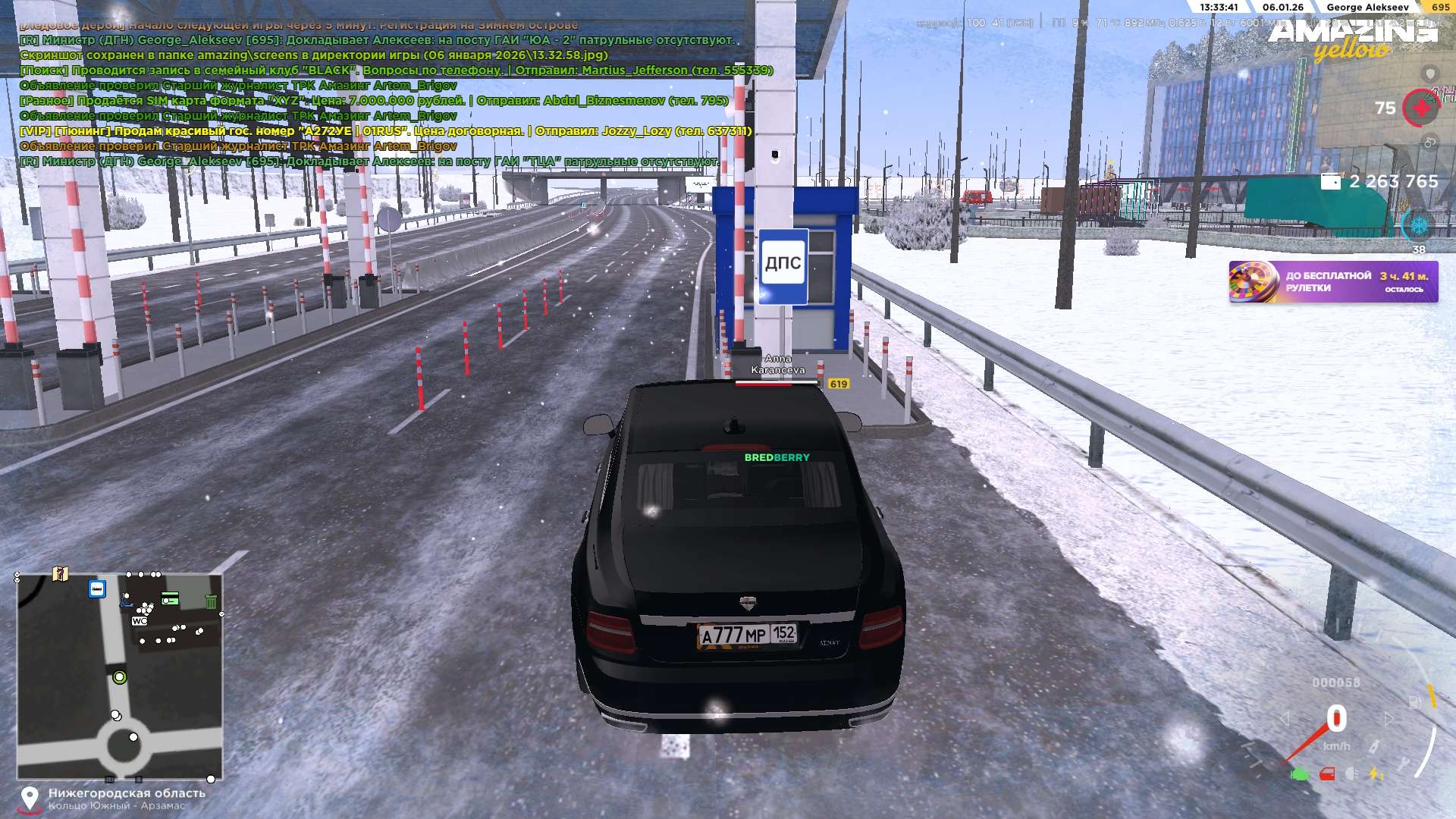Click the Jozzy_Lozy VIP plate advert in chat

385,131
